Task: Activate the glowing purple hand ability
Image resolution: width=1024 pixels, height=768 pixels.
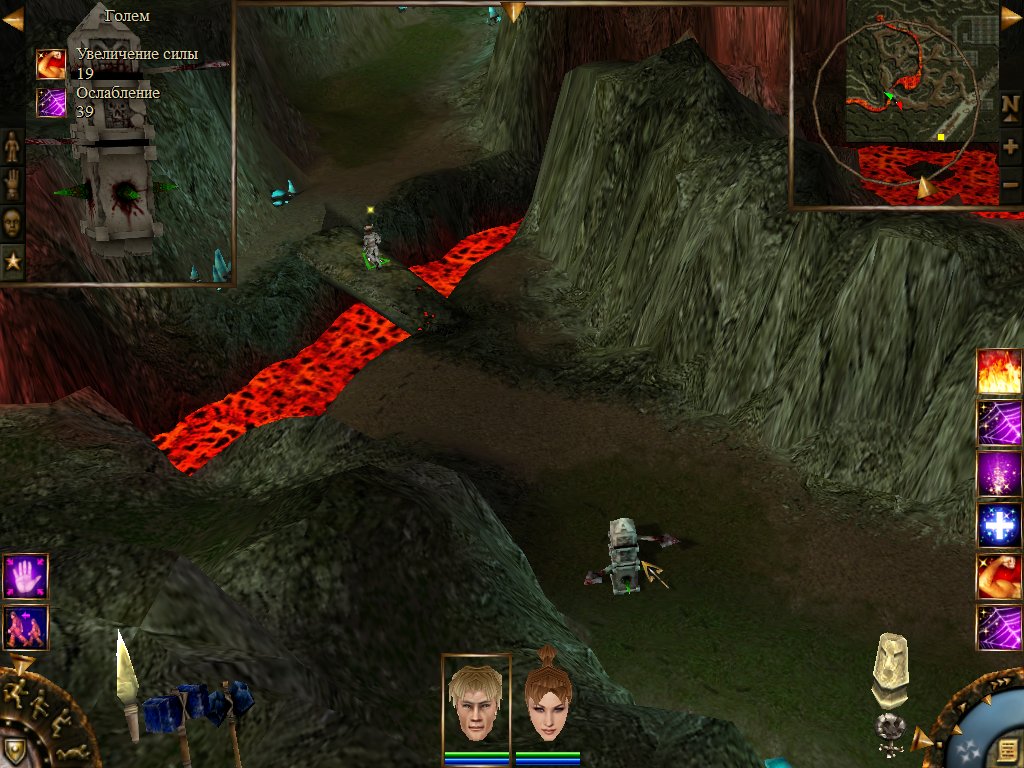Action: pyautogui.click(x=25, y=576)
